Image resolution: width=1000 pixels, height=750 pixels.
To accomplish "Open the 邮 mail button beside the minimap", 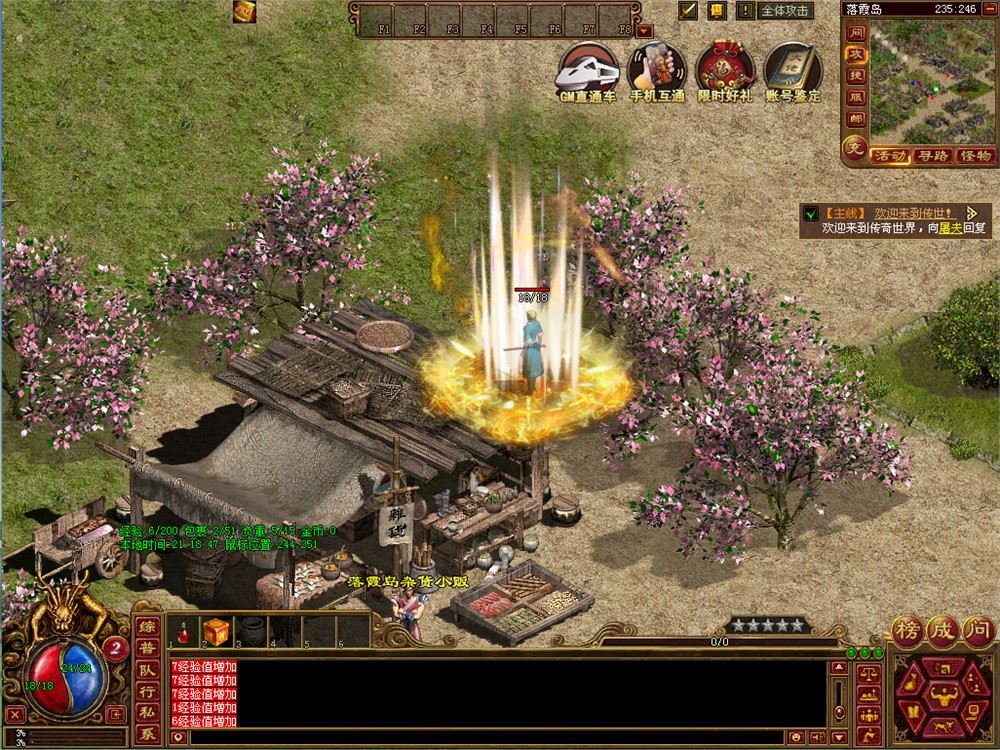I will point(854,119).
